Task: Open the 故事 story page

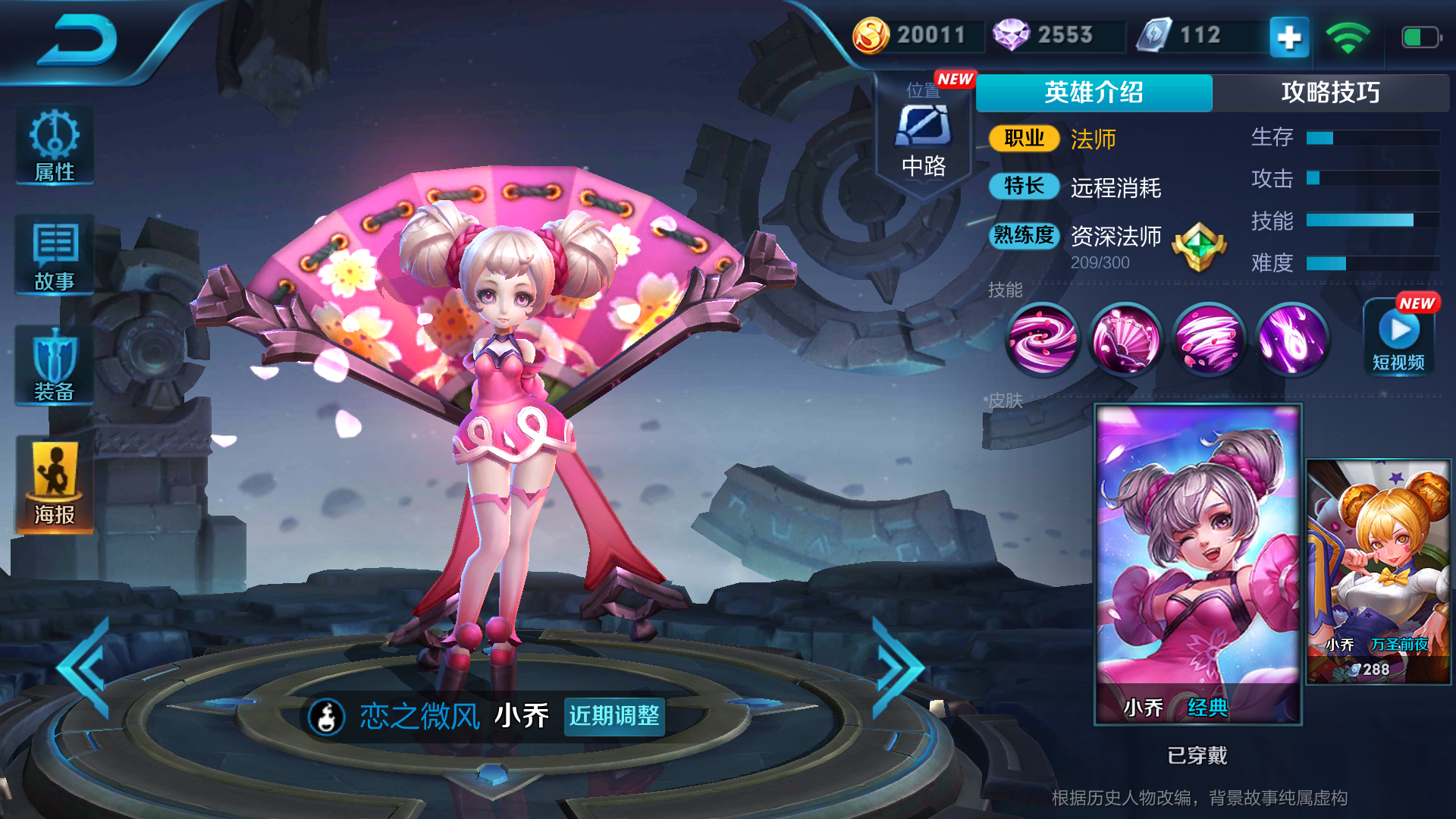Action: [x=55, y=256]
